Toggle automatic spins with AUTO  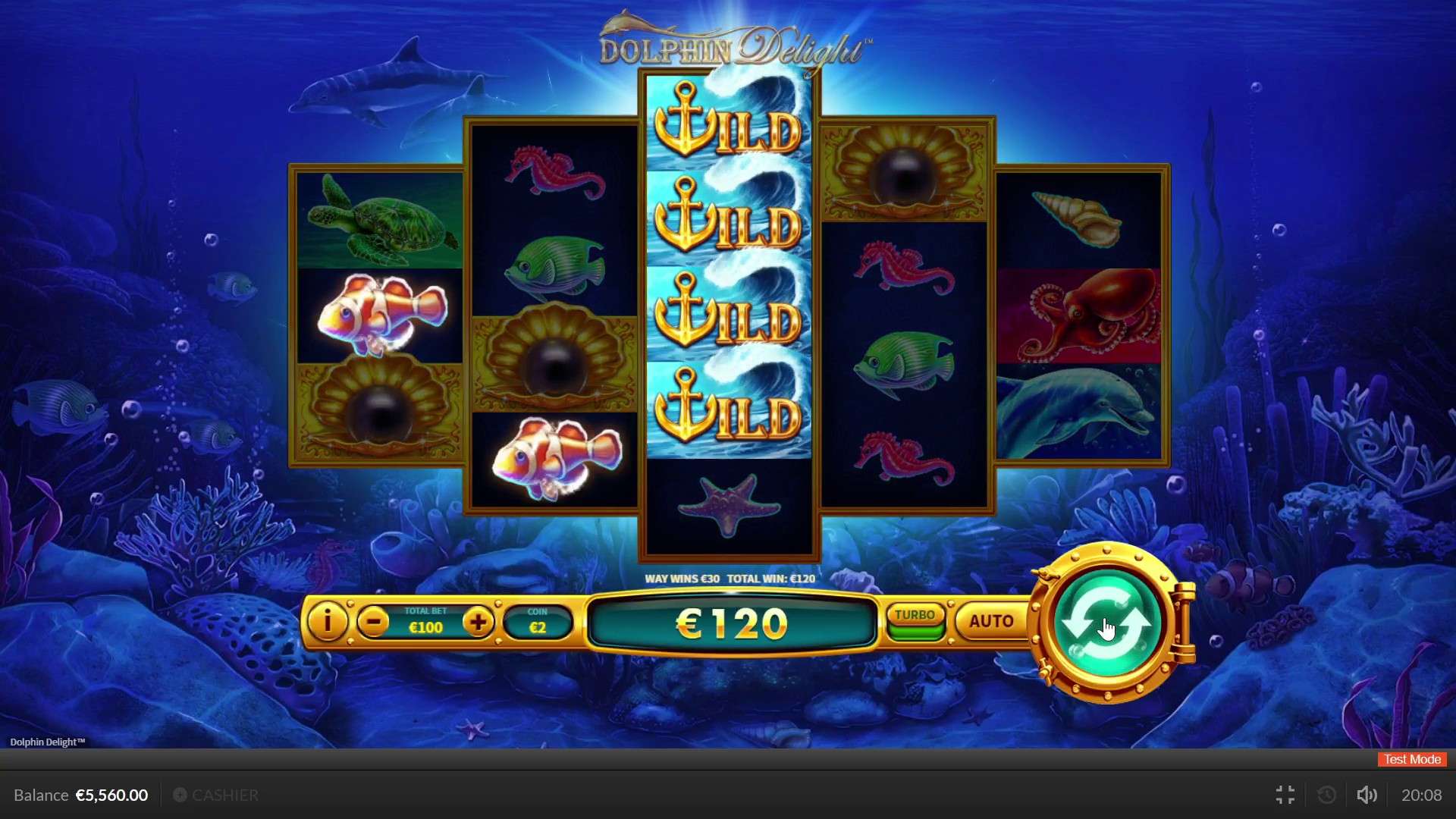tap(990, 621)
